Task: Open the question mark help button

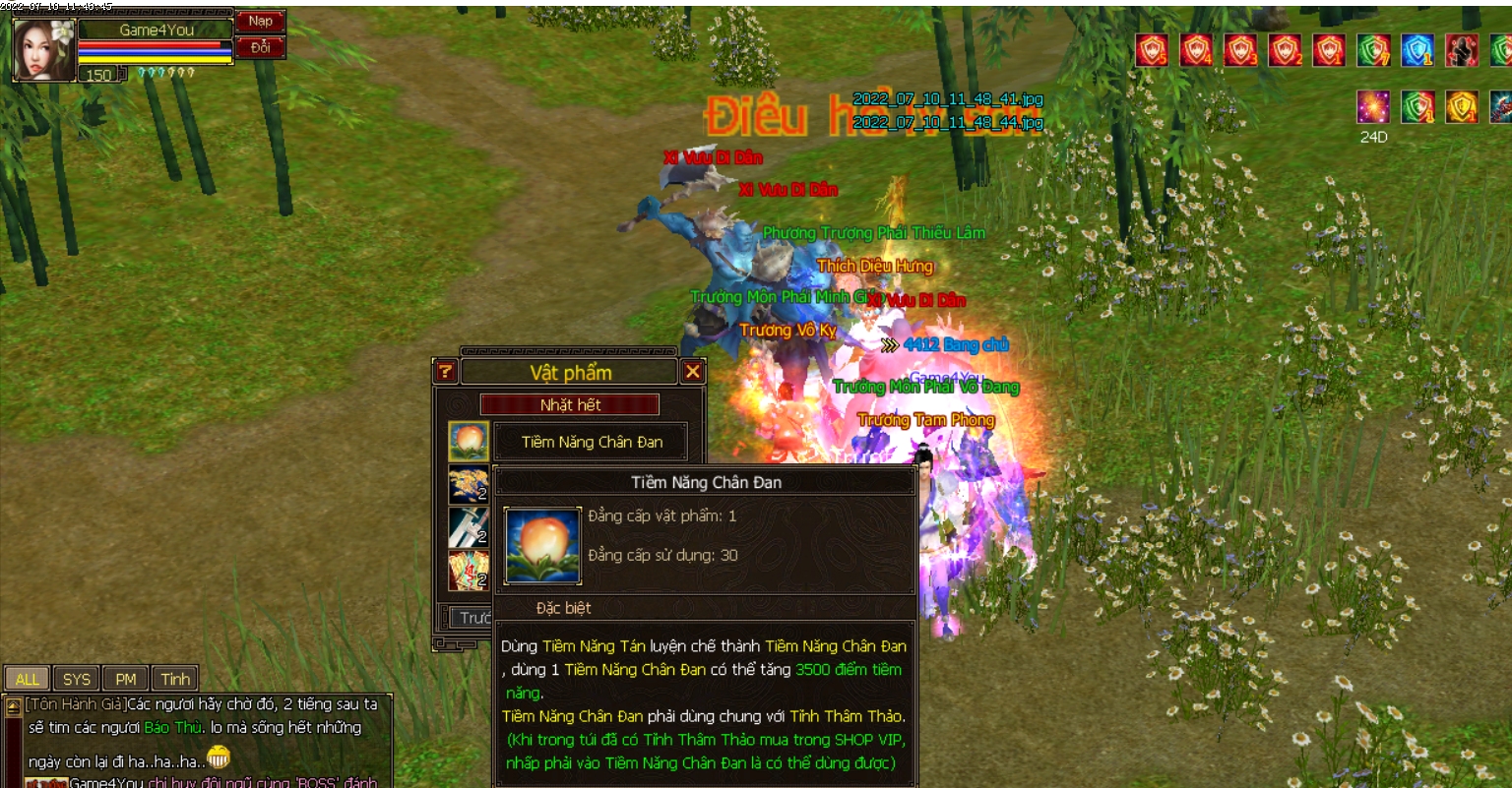Action: pos(445,371)
